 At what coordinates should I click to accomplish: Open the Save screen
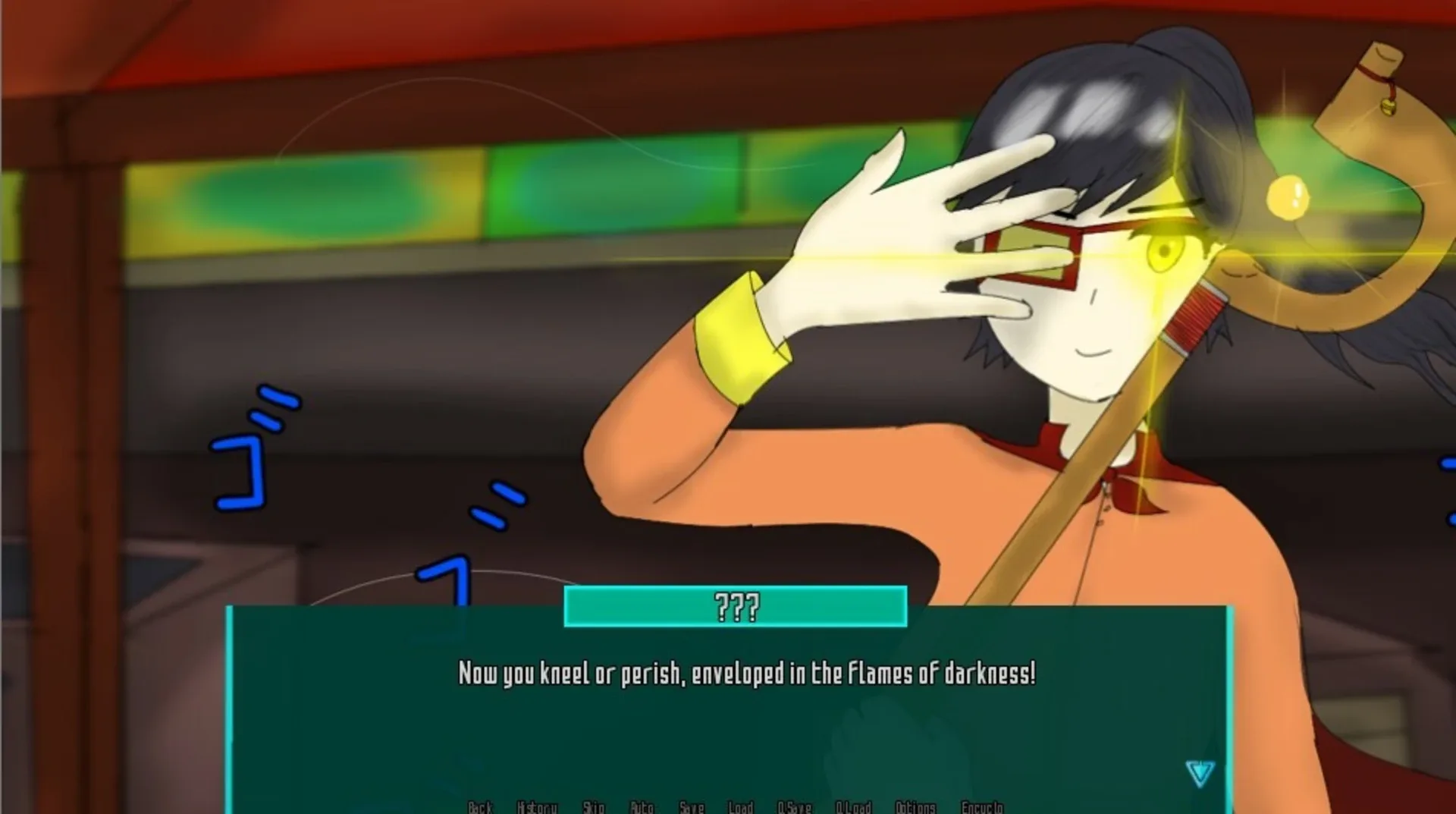click(692, 808)
